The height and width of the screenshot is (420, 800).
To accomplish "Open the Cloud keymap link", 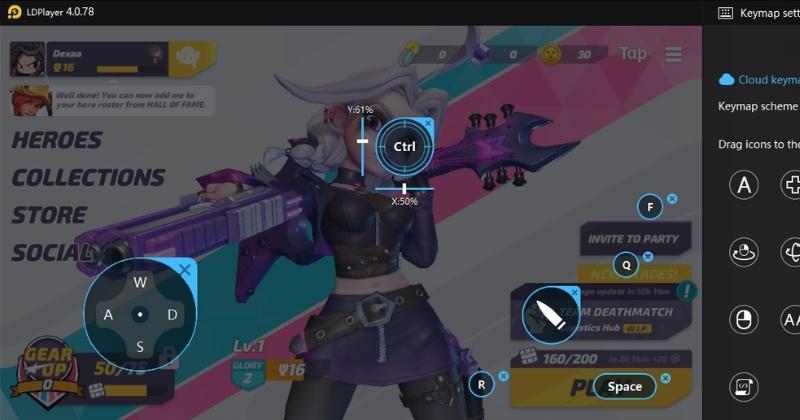I will 760,79.
